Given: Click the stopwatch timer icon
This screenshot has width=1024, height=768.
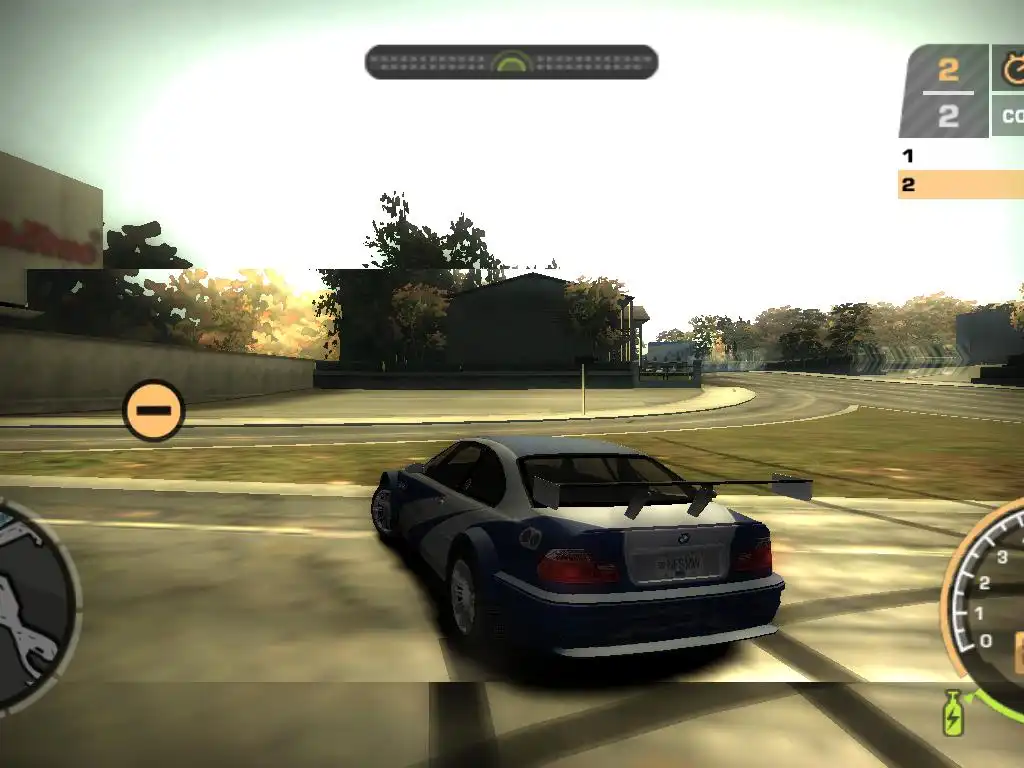Looking at the screenshot, I should (x=1012, y=70).
